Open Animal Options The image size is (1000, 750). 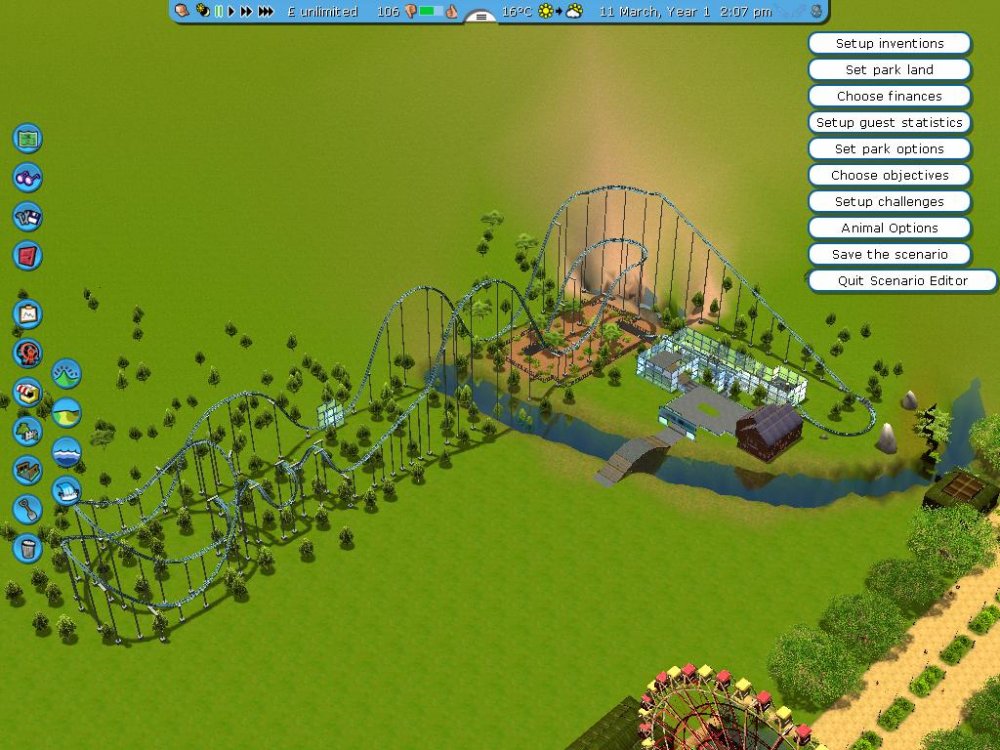[889, 228]
